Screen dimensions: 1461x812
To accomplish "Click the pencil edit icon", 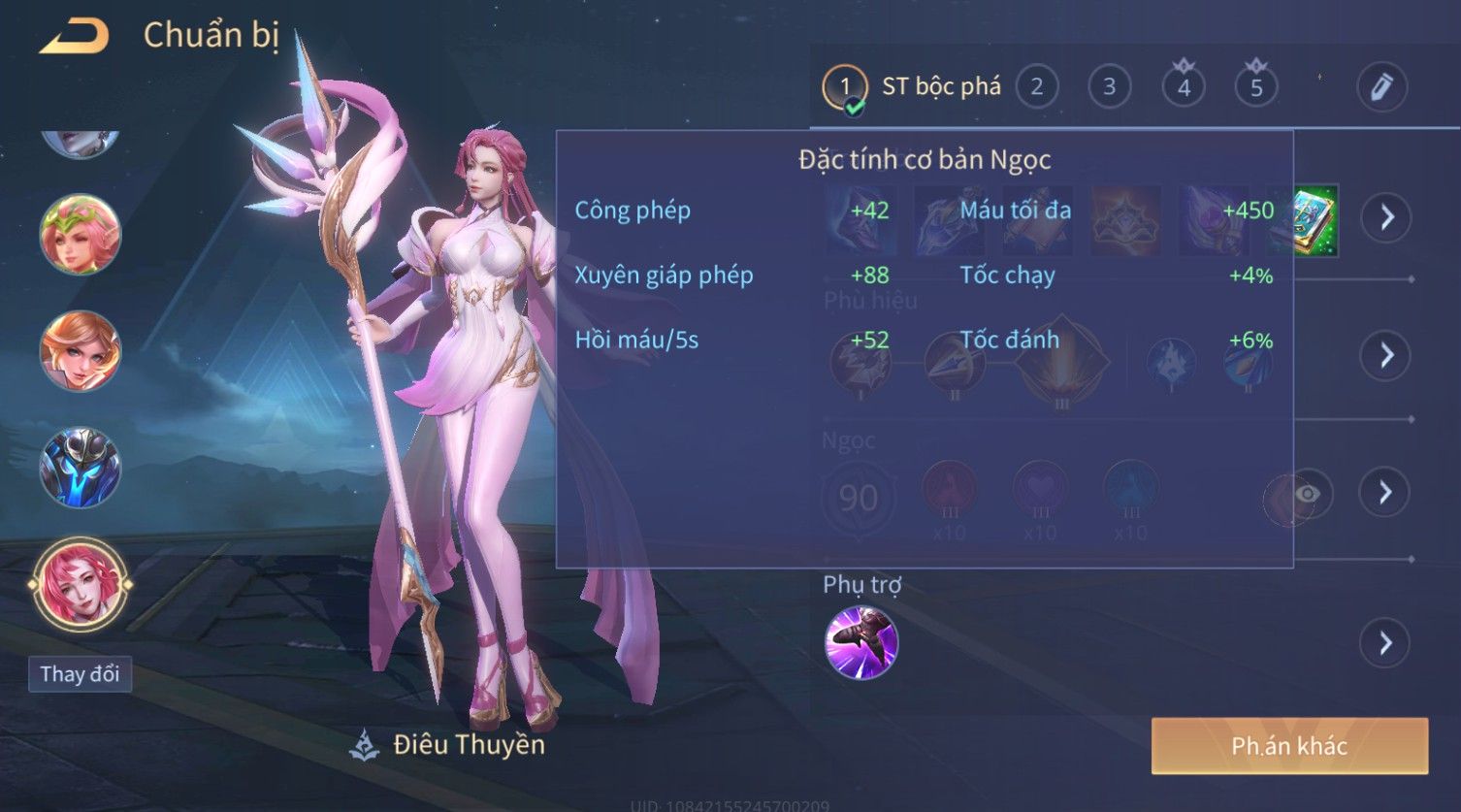I will point(1381,87).
